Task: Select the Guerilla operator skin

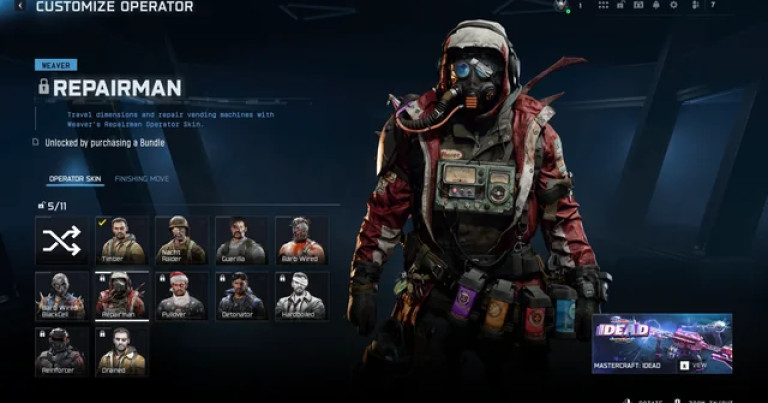Action: point(241,240)
